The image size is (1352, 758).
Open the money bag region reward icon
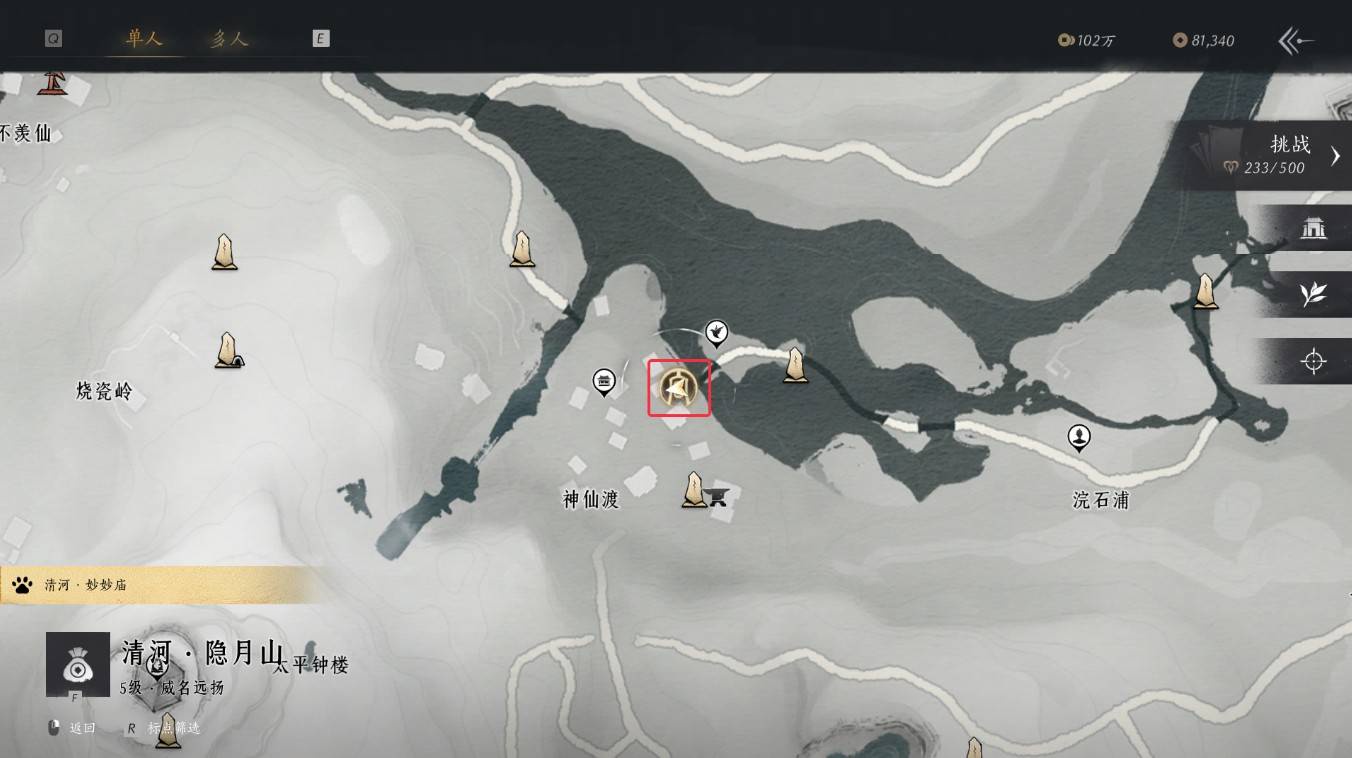(78, 664)
